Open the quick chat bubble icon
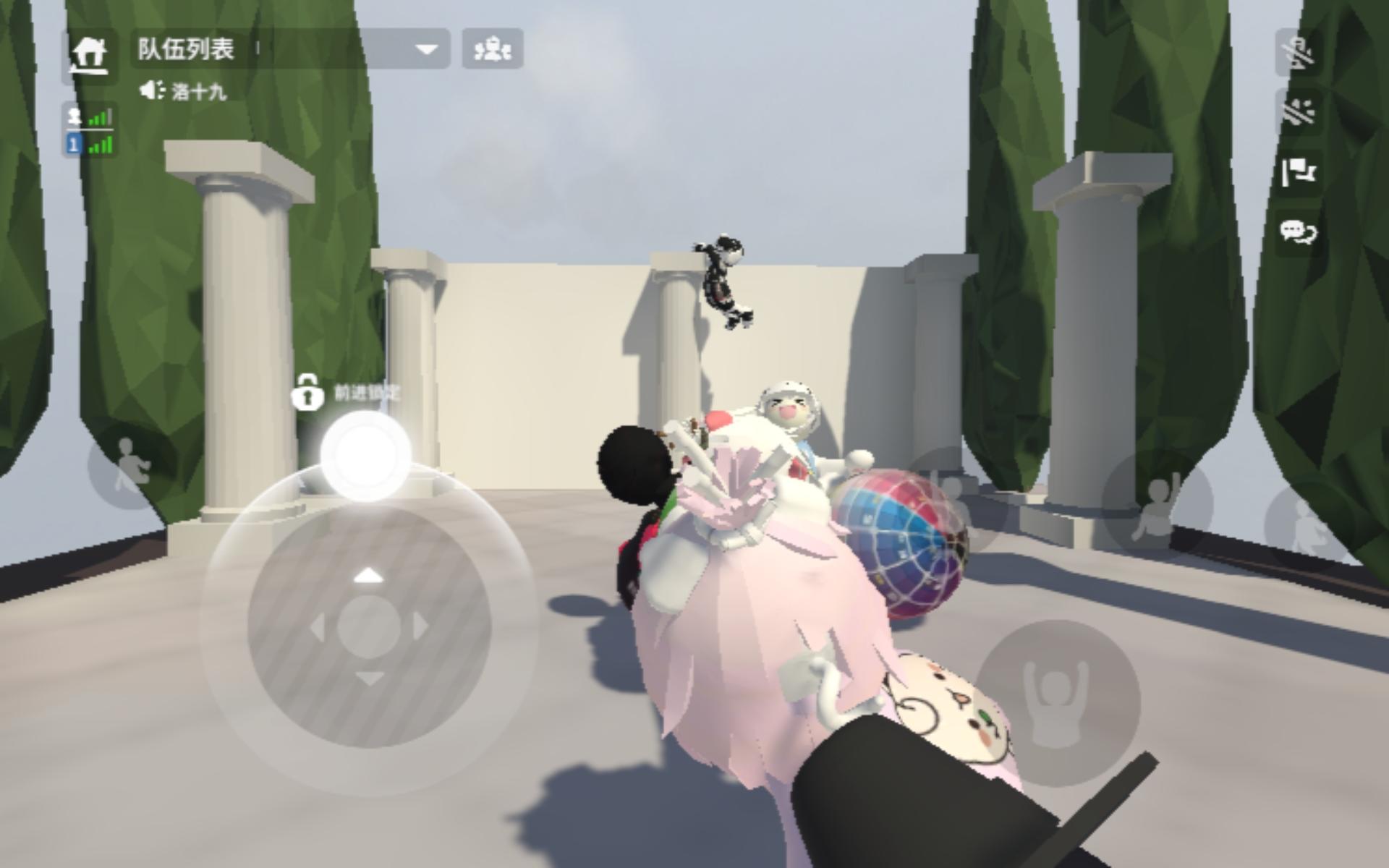This screenshot has height=868, width=1389. (x=1299, y=231)
